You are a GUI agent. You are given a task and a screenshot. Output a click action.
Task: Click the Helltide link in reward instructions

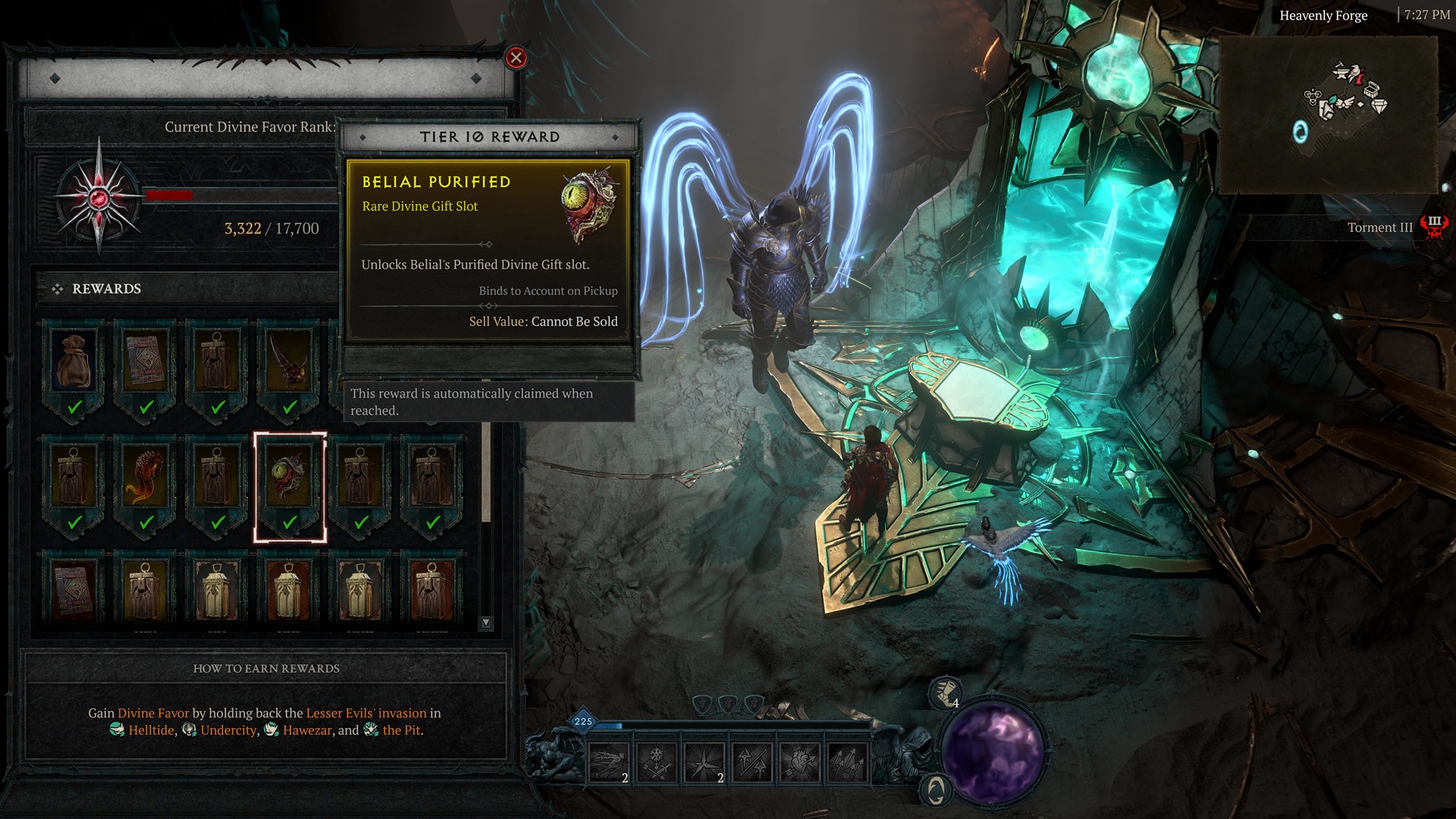coord(151,730)
